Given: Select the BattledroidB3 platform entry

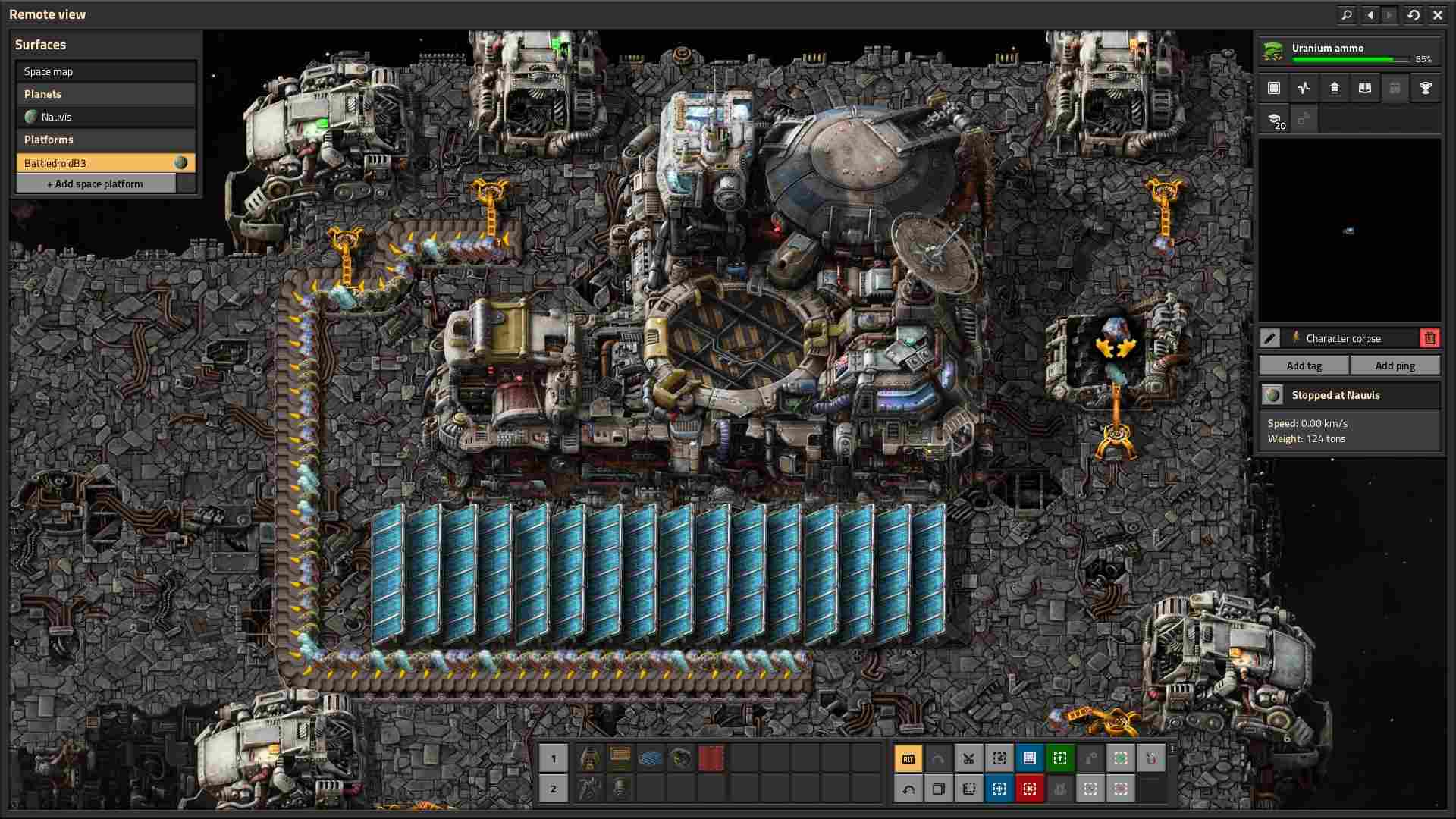Looking at the screenshot, I should pos(105,163).
